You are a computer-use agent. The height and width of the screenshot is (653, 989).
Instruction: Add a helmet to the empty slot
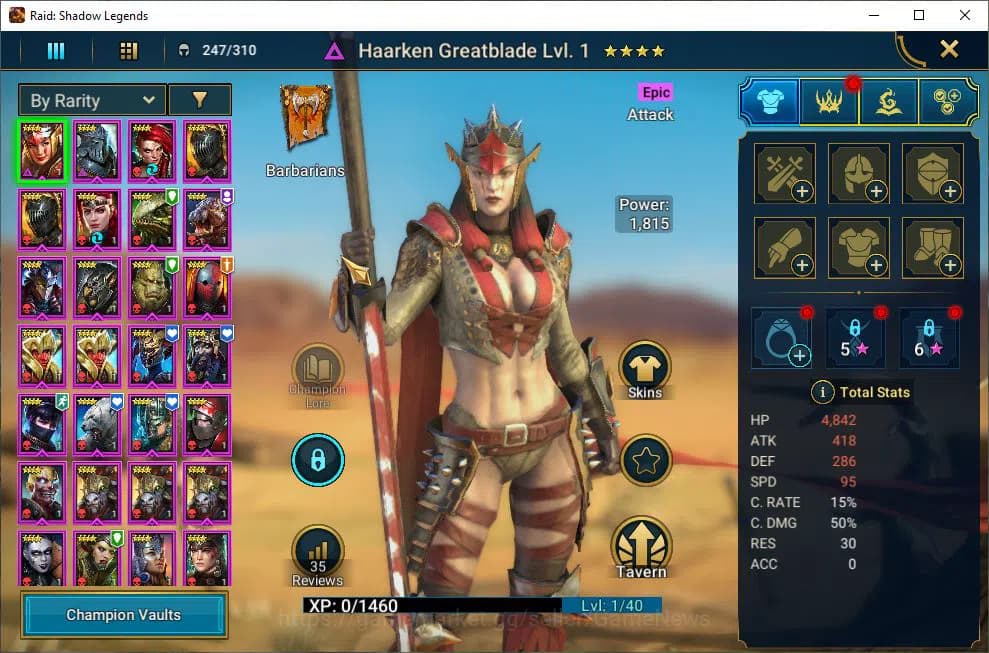[859, 173]
